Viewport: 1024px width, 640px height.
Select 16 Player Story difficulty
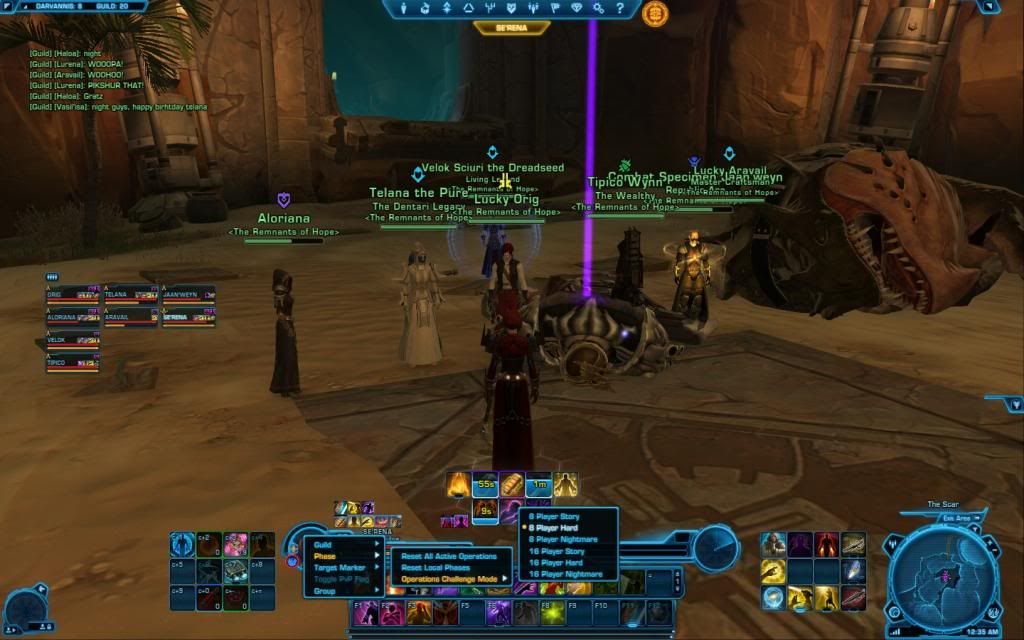[559, 551]
